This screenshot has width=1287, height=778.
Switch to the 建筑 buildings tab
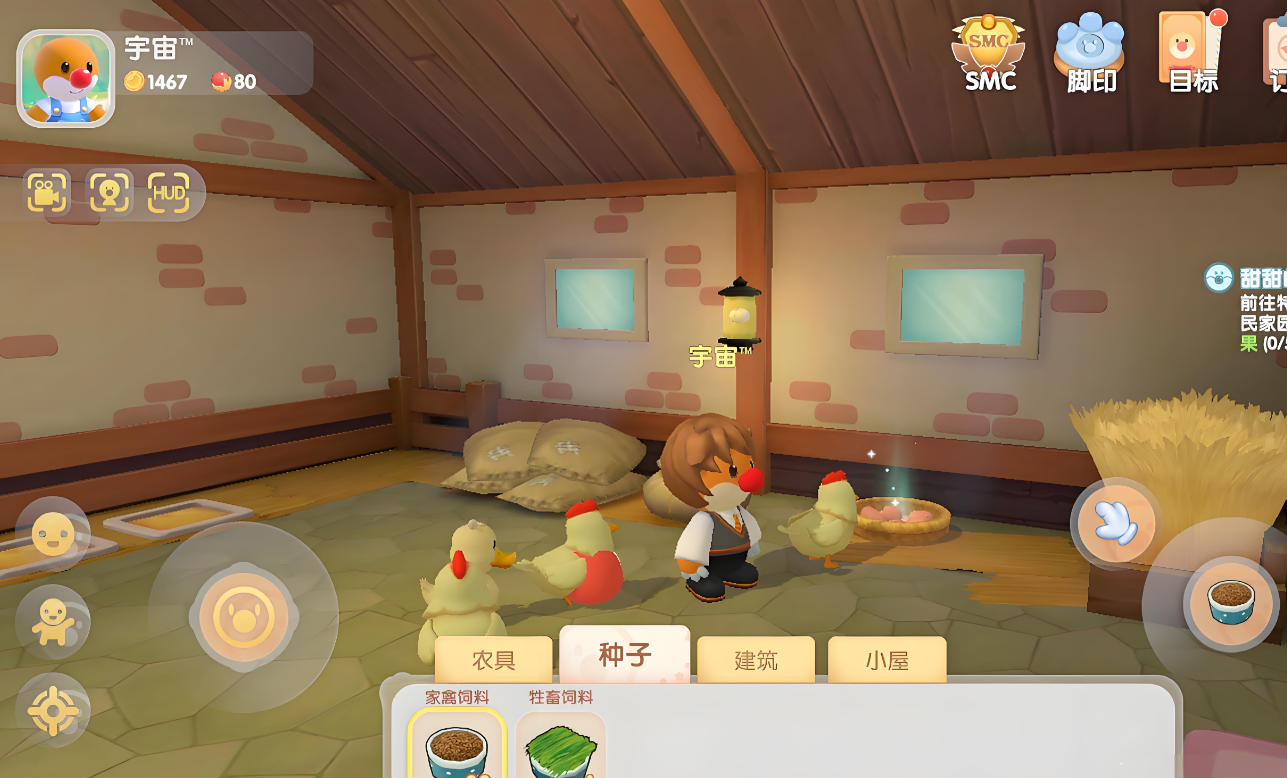point(755,660)
